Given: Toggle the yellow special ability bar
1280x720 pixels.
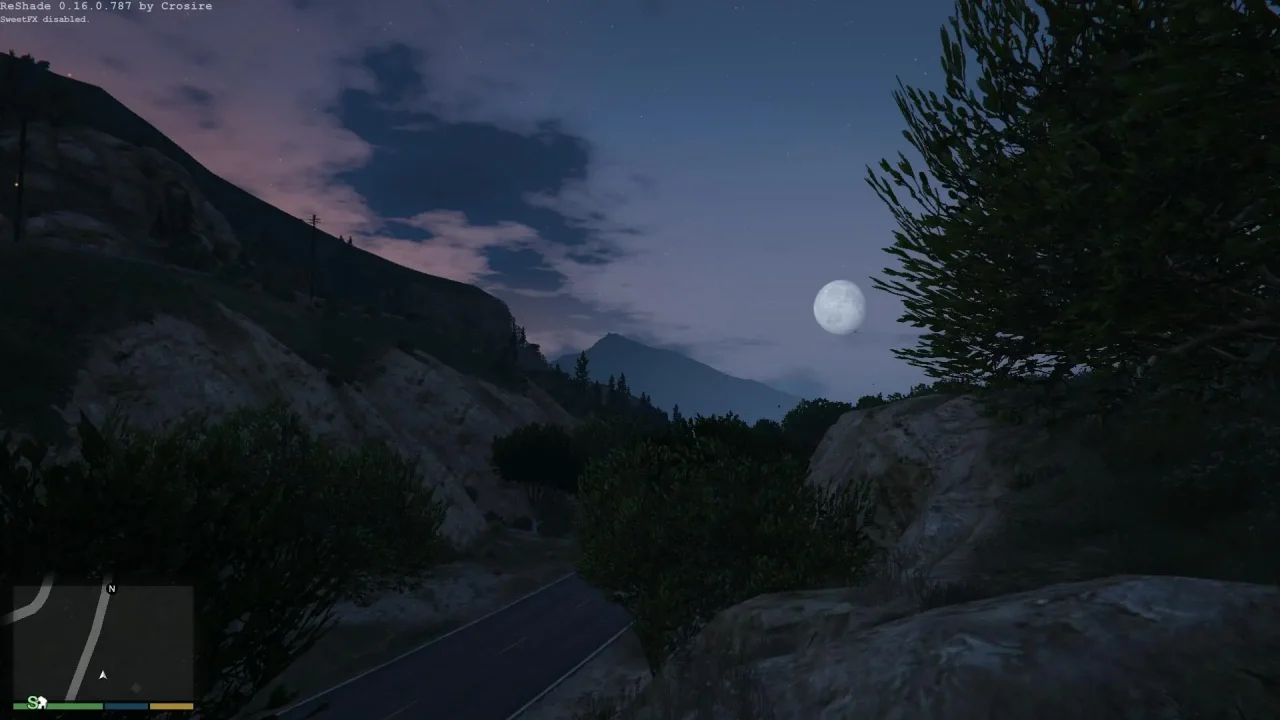Looking at the screenshot, I should point(170,705).
